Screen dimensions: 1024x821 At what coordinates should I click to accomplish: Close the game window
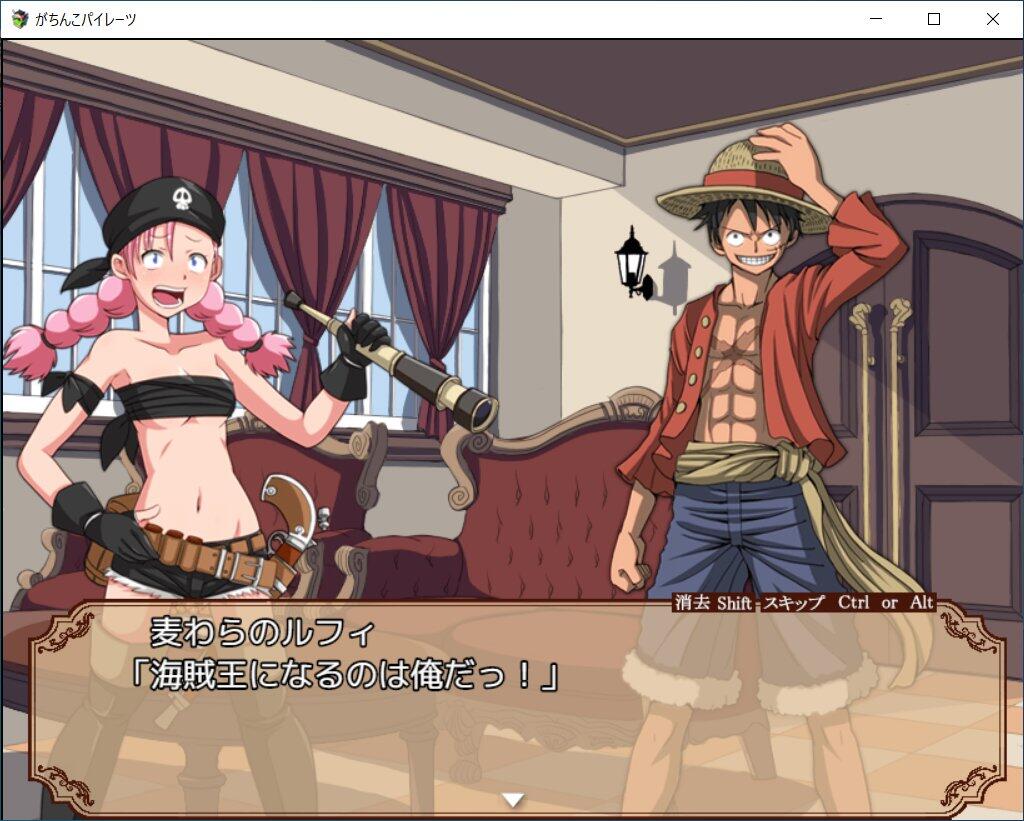992,19
